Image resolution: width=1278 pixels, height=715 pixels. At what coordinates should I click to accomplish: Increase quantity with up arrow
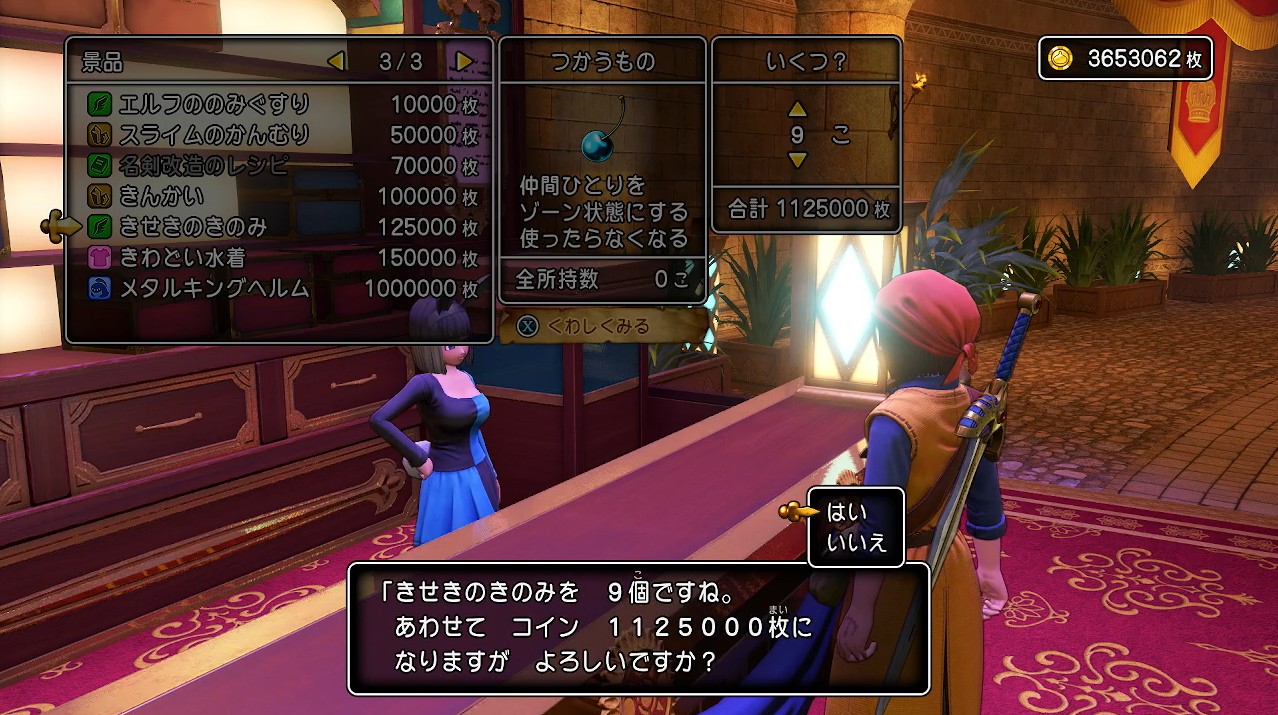pyautogui.click(x=797, y=109)
